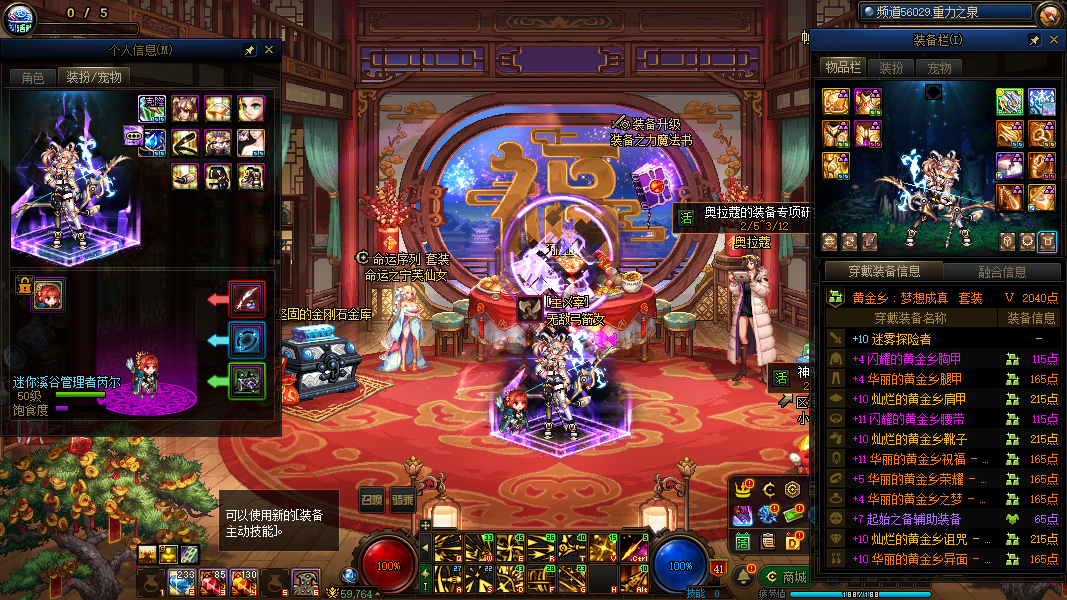Viewport: 1067px width, 600px height.
Task: Select the red feather pet equipment slot
Action: [x=246, y=298]
